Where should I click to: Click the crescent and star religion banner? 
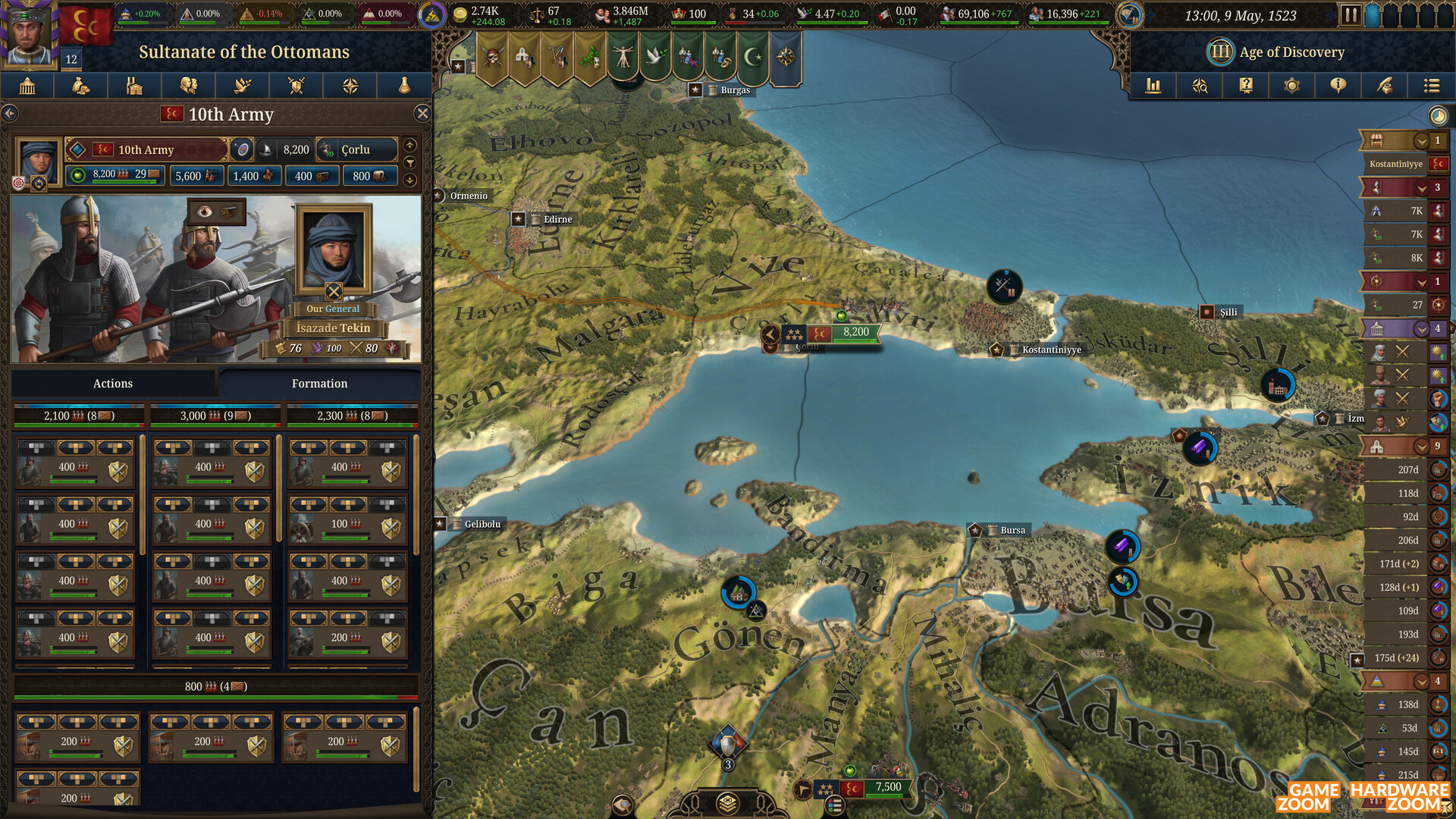tap(753, 57)
